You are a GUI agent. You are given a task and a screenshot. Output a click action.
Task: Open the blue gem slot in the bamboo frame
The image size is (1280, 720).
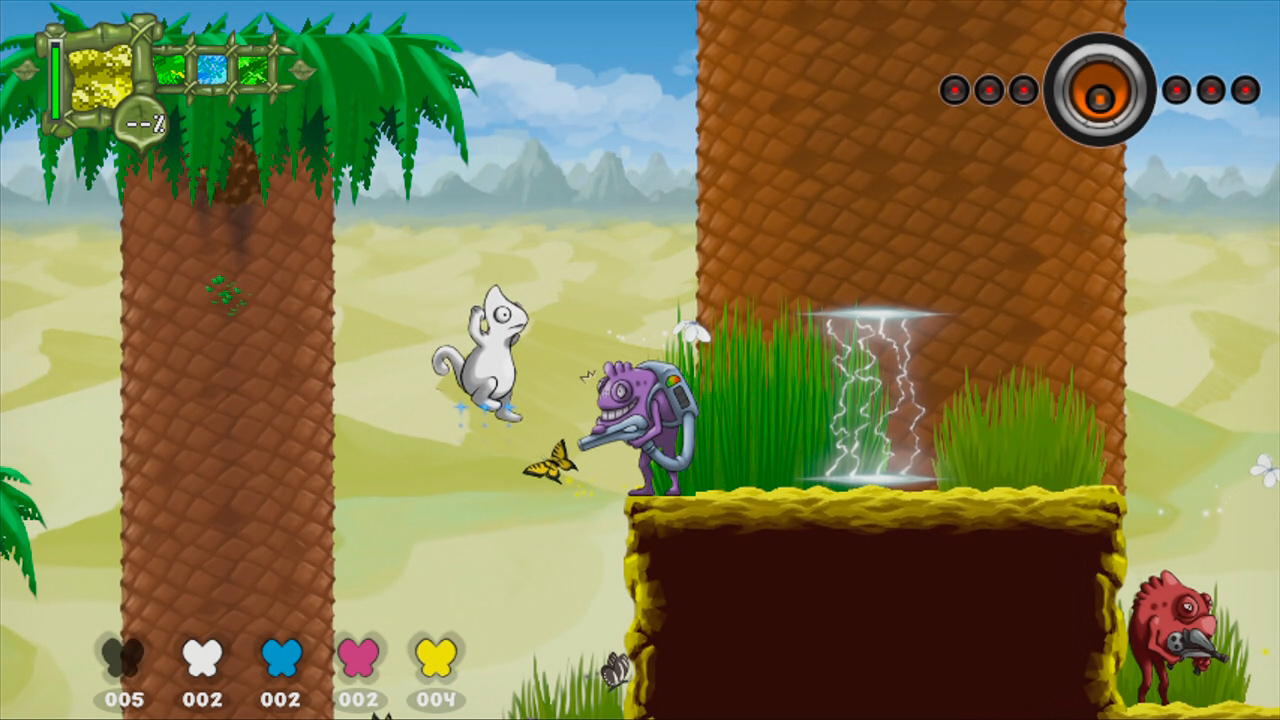coord(210,68)
